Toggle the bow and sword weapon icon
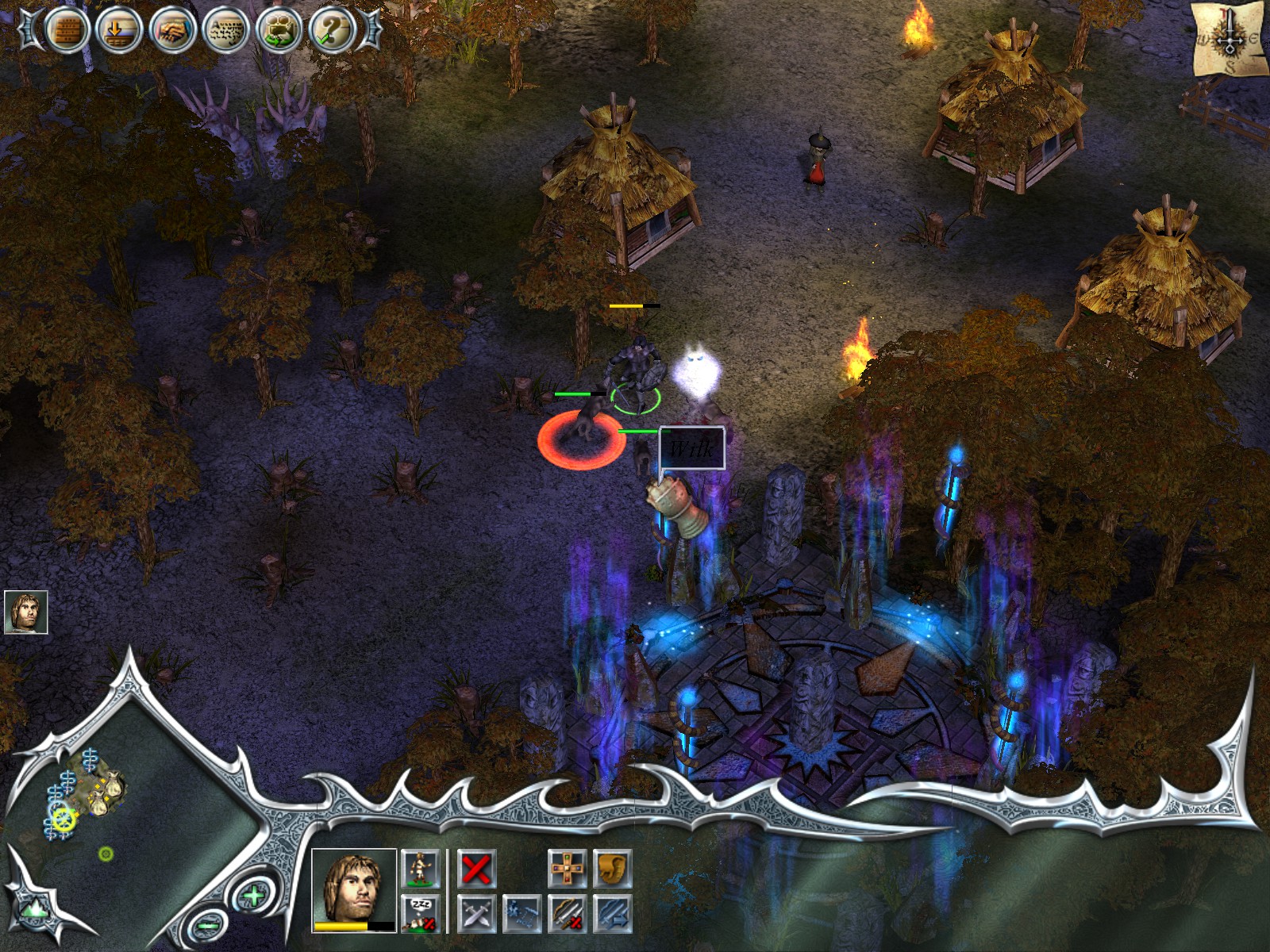Screen dimensions: 1270x952 [x=568, y=913]
